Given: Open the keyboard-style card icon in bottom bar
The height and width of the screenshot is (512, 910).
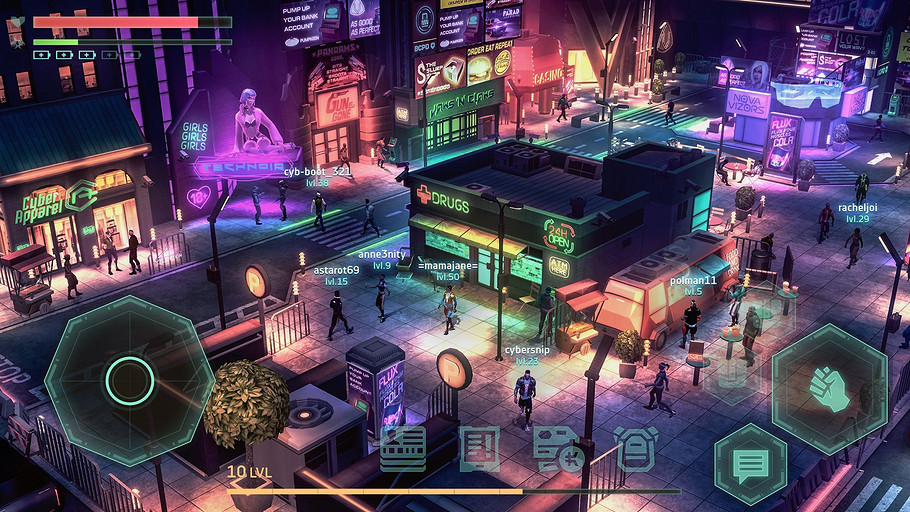Looking at the screenshot, I should (403, 449).
